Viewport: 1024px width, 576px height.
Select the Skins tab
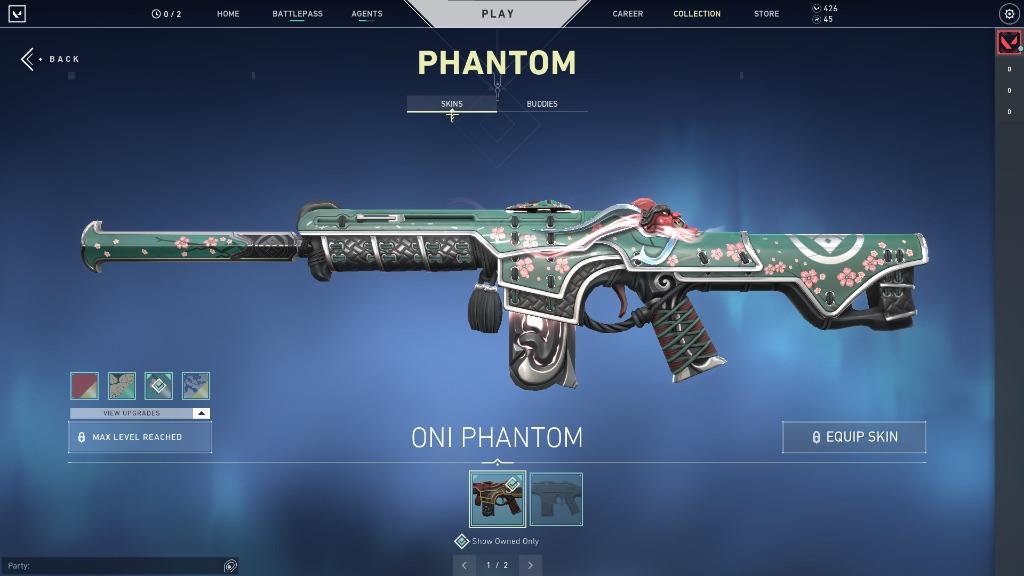pos(452,104)
